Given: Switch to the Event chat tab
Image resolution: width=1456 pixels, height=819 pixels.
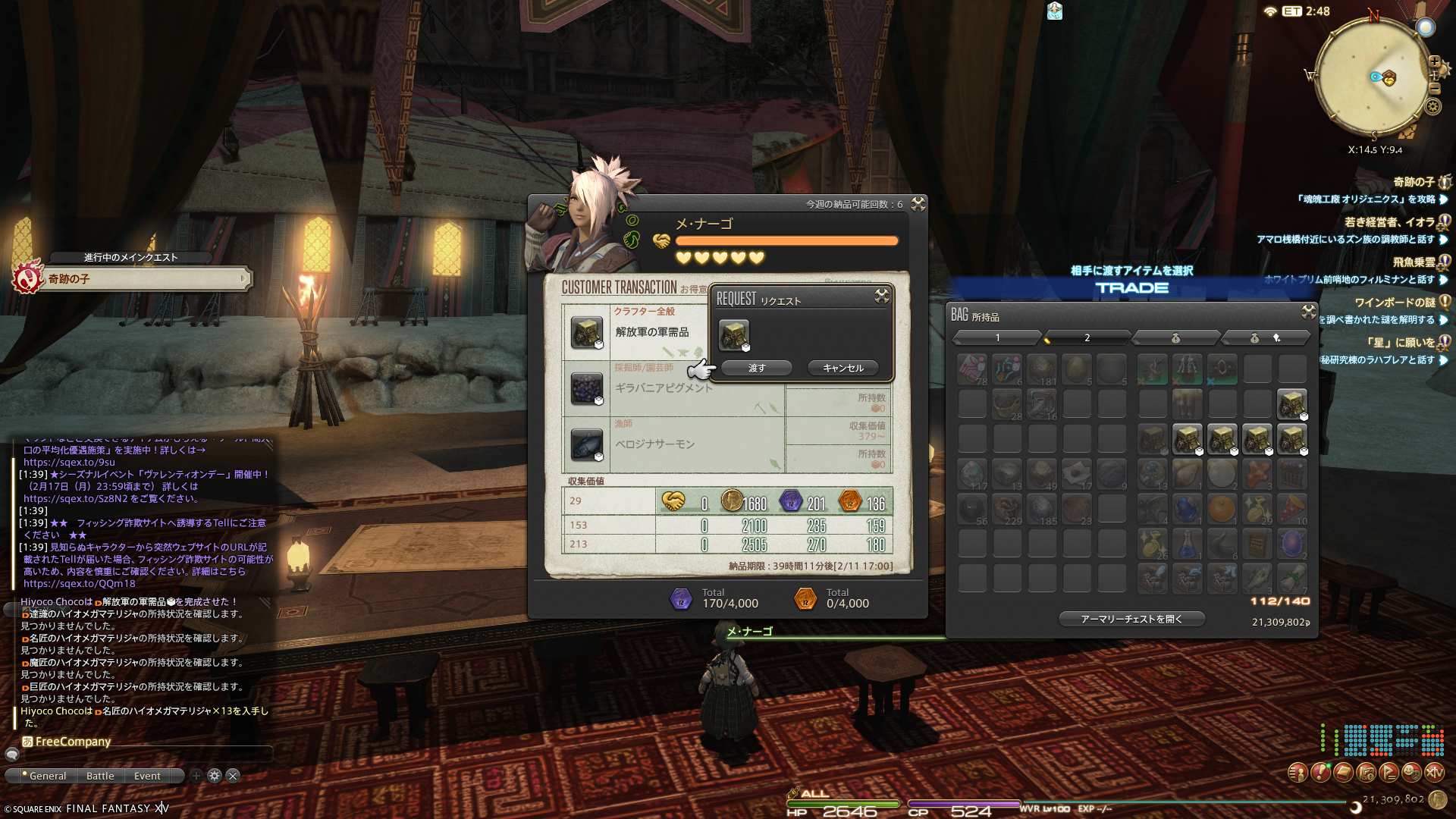Looking at the screenshot, I should click(147, 776).
